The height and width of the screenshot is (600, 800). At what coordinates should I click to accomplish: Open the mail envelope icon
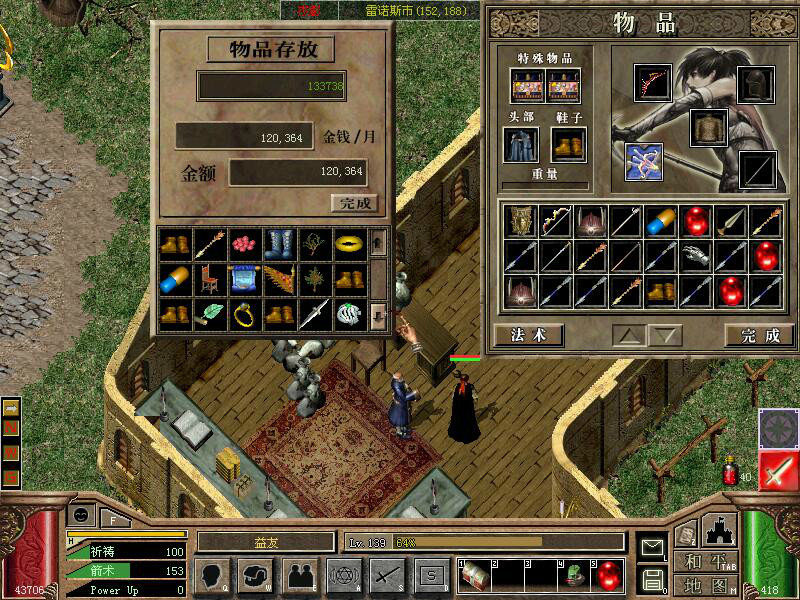[652, 547]
